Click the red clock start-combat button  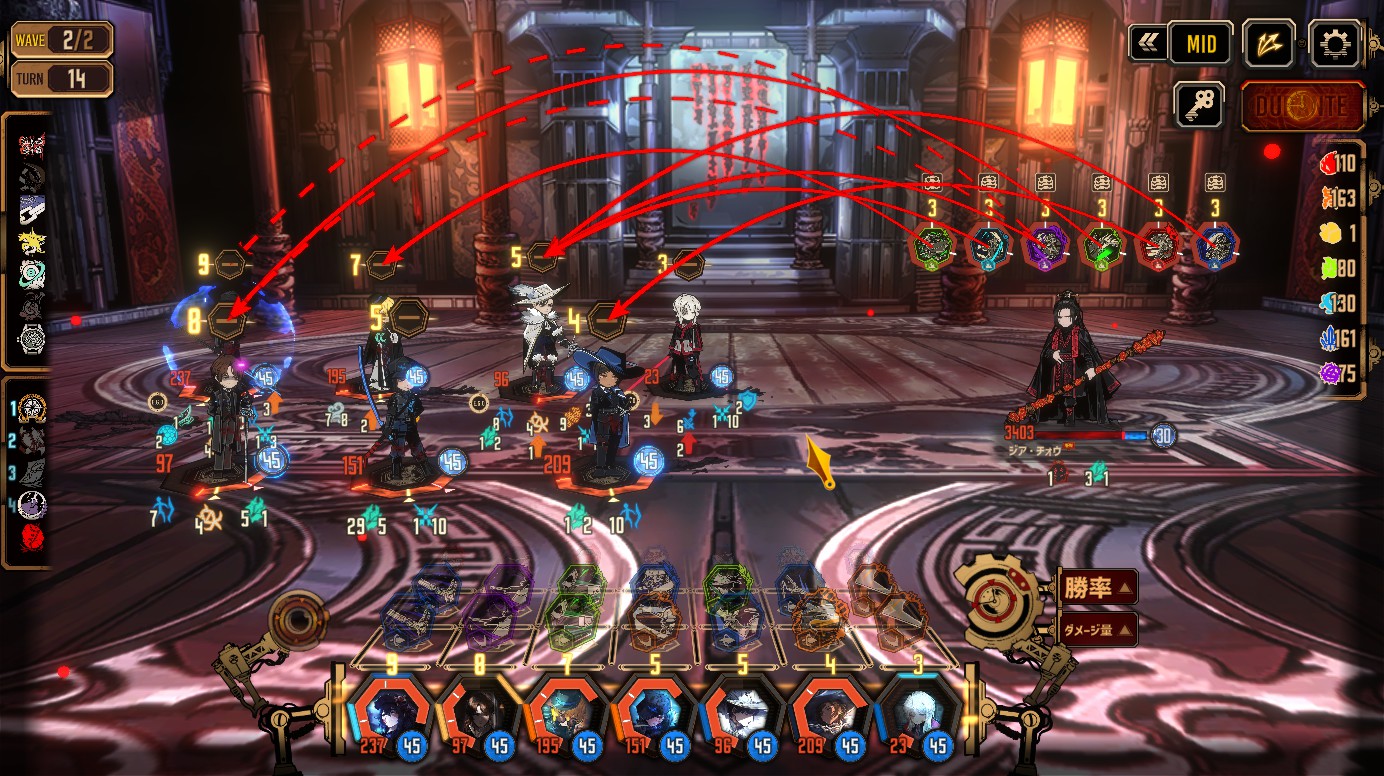coord(1304,107)
